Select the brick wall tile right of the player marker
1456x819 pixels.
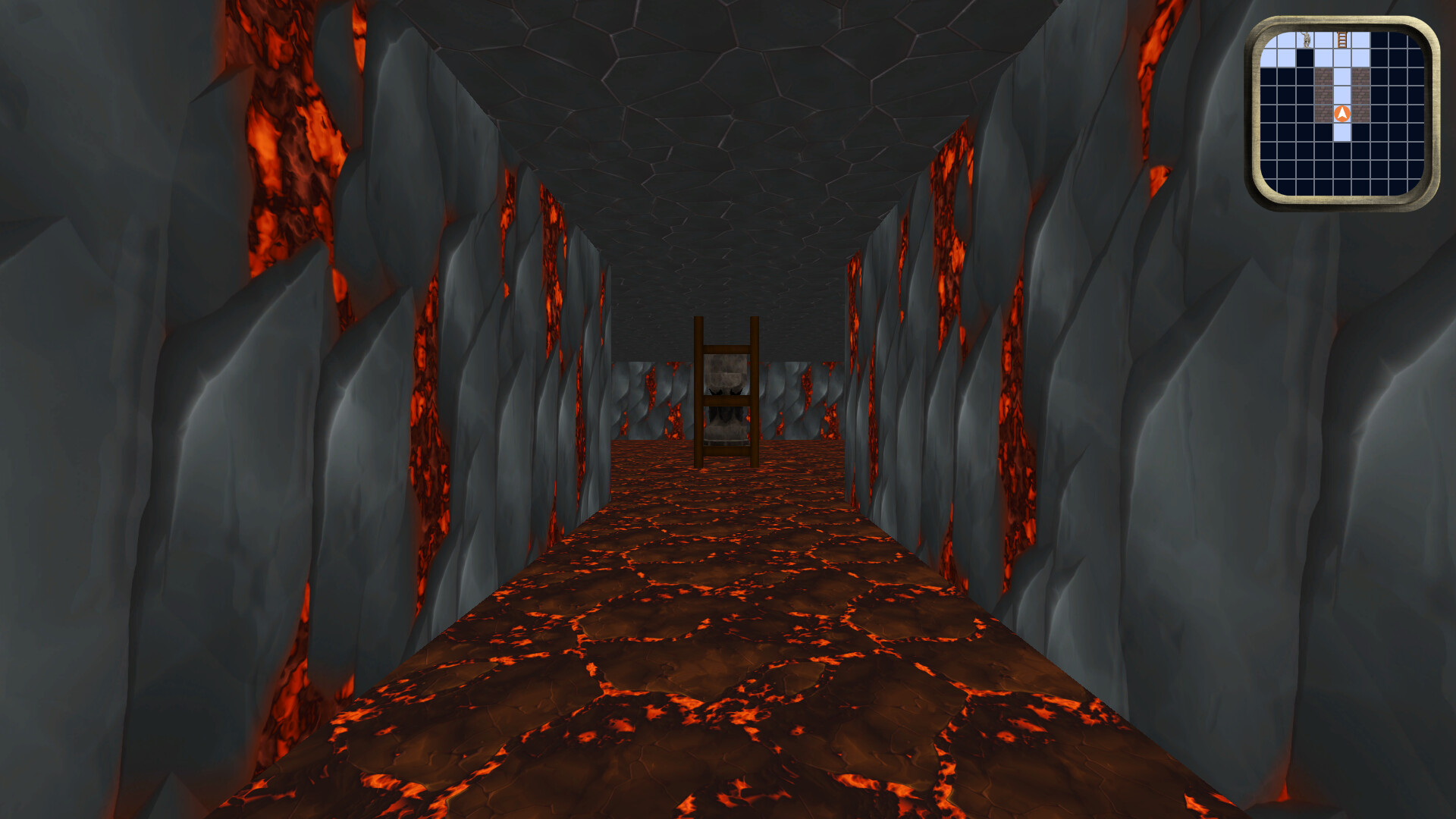click(1360, 113)
